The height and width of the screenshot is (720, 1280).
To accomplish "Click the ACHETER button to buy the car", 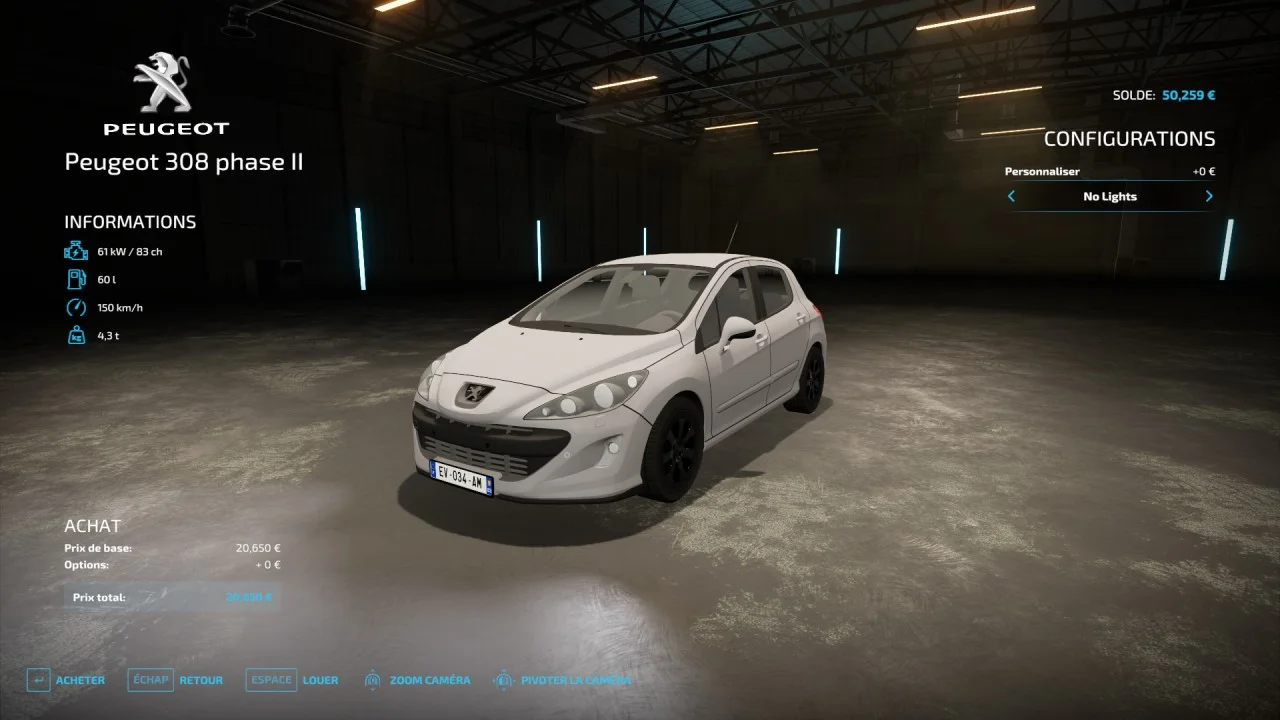I will (67, 680).
